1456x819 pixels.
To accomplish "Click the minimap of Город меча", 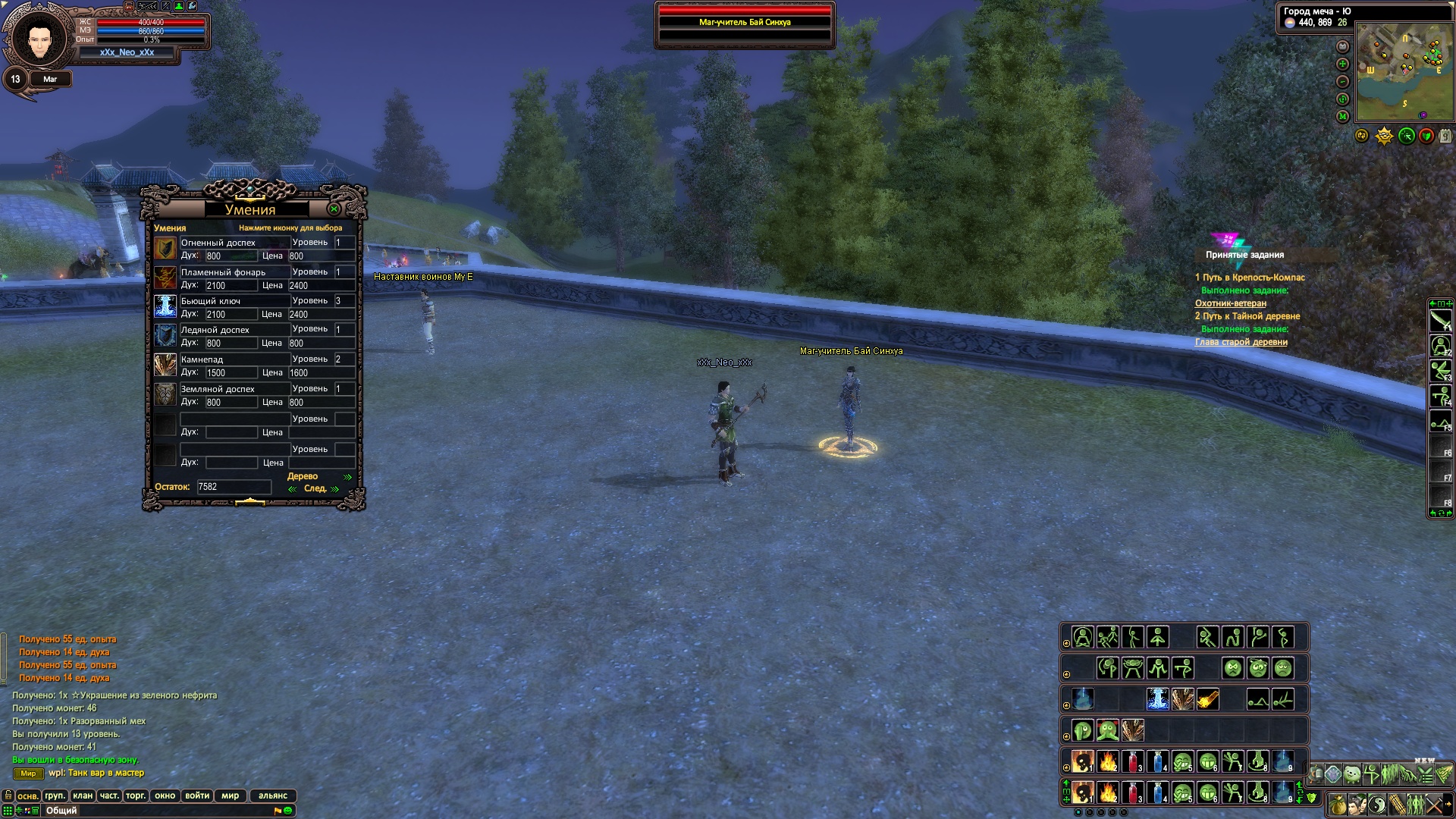I will pos(1404,72).
